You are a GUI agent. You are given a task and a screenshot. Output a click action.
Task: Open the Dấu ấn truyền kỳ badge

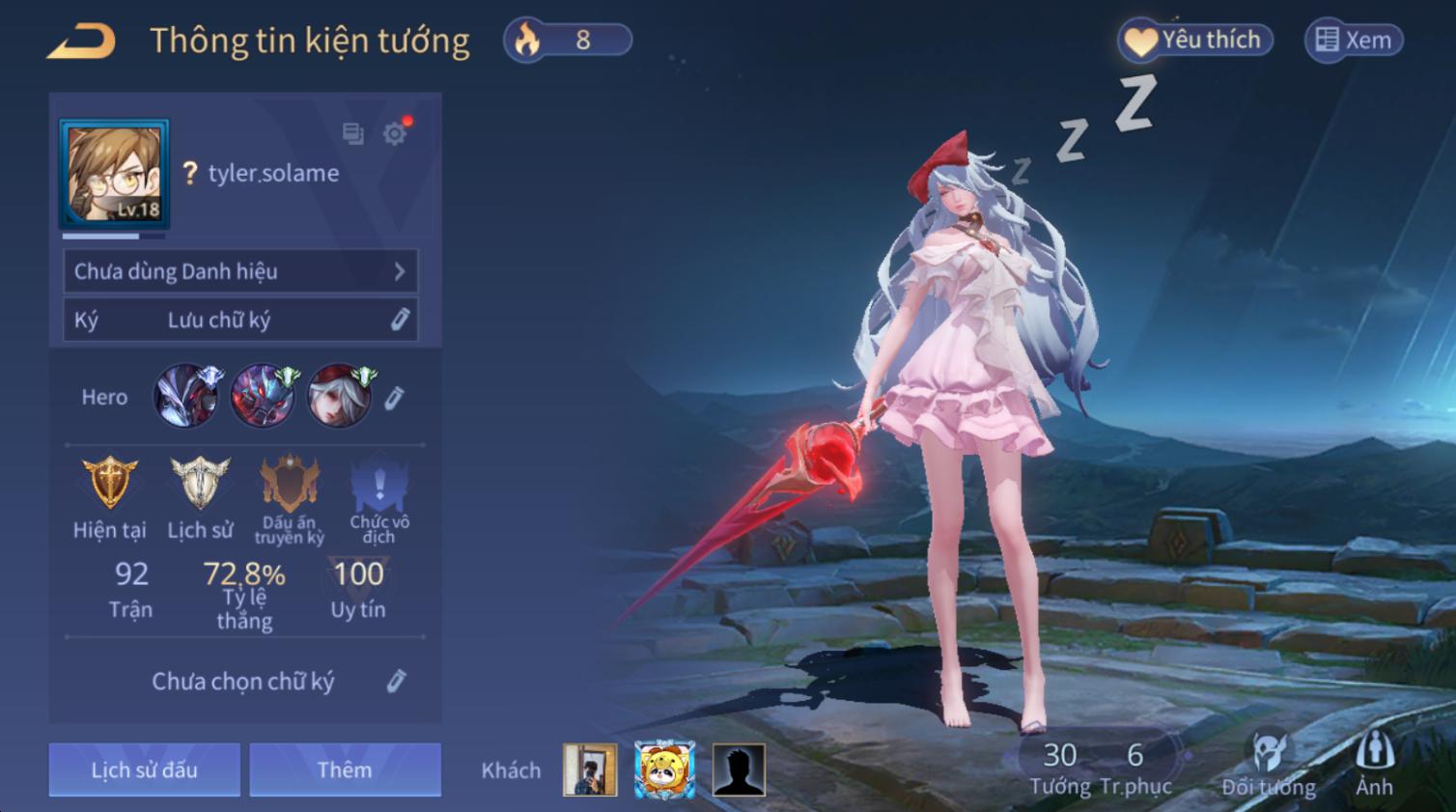click(290, 485)
